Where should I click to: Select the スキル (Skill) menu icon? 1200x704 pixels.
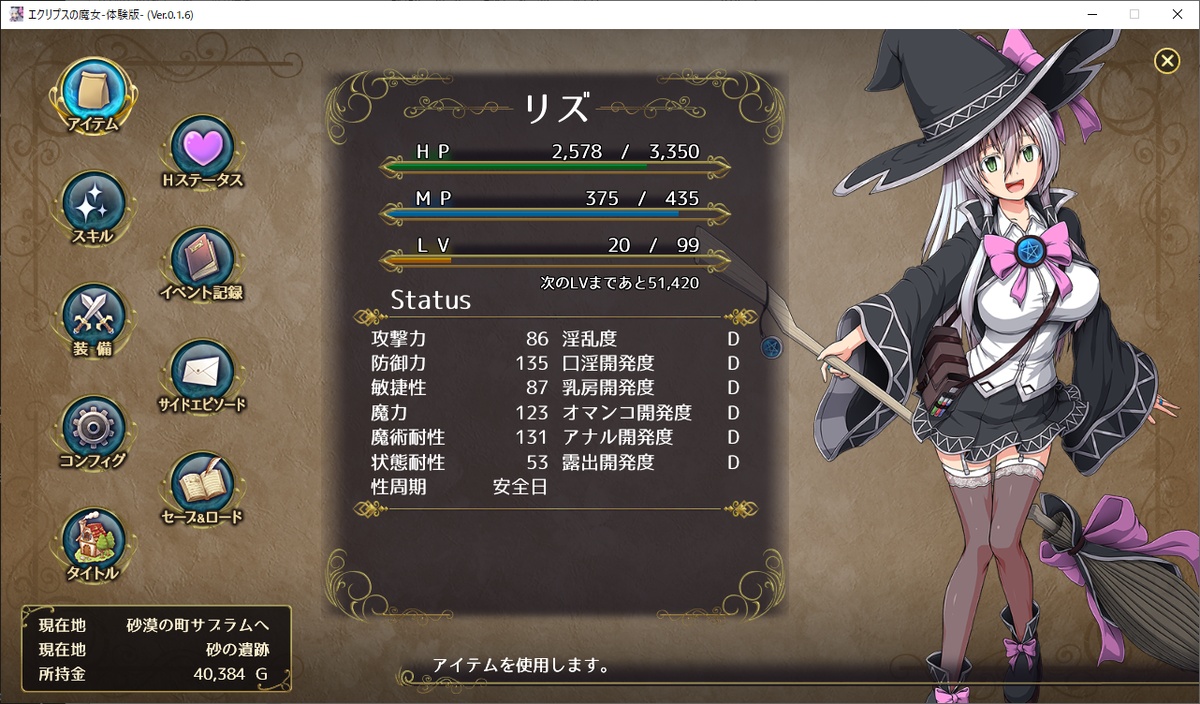93,205
